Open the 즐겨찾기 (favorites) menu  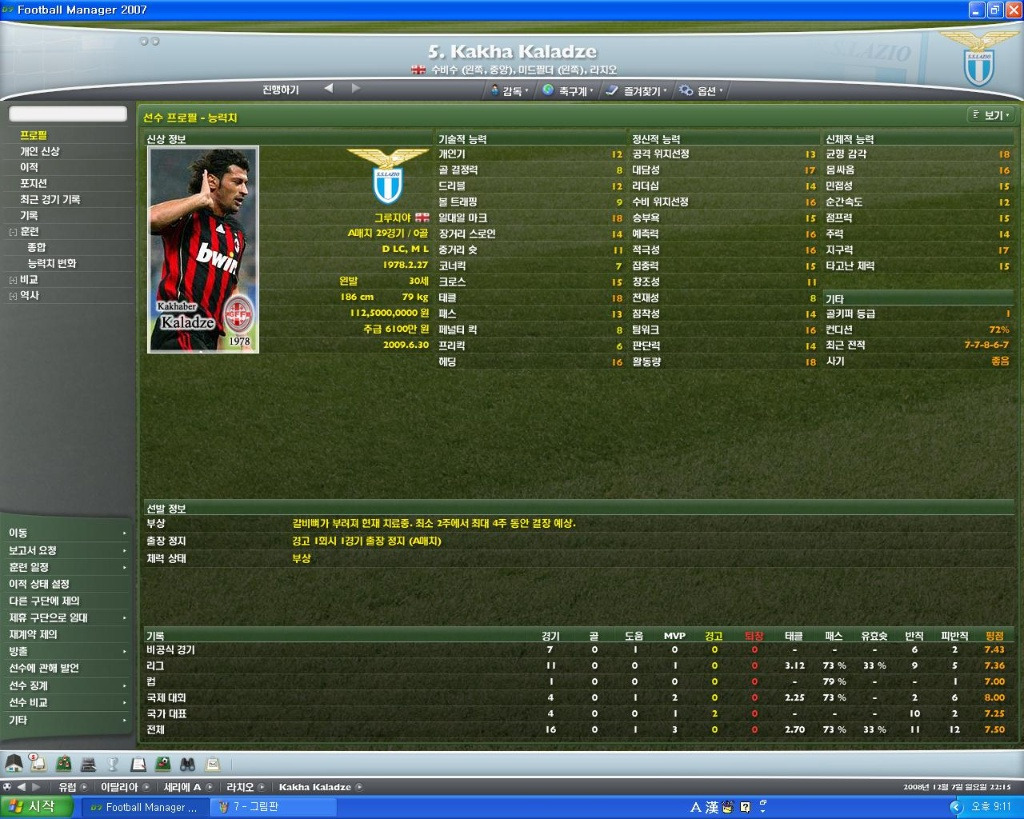pyautogui.click(x=638, y=90)
